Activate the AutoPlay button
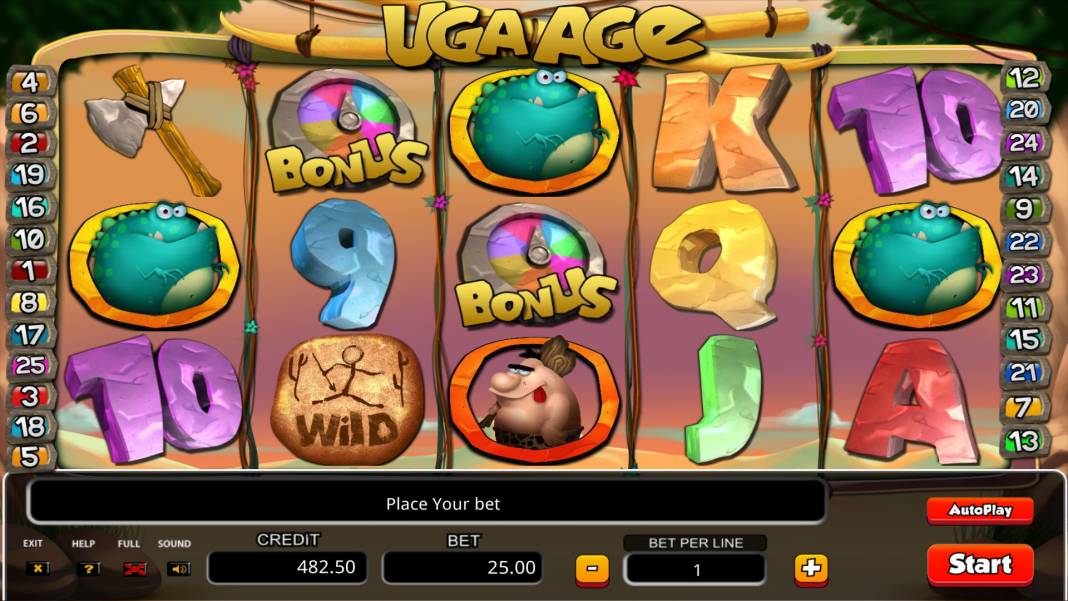 (979, 510)
